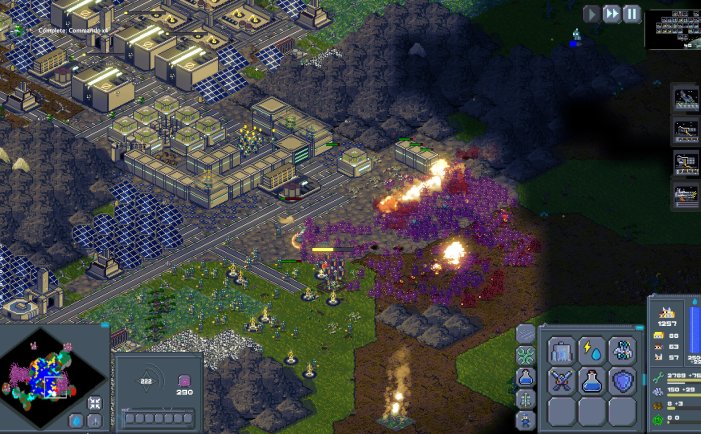The height and width of the screenshot is (434, 701).
Task: Toggle the water drop minimap filter
Action: (x=76, y=421)
